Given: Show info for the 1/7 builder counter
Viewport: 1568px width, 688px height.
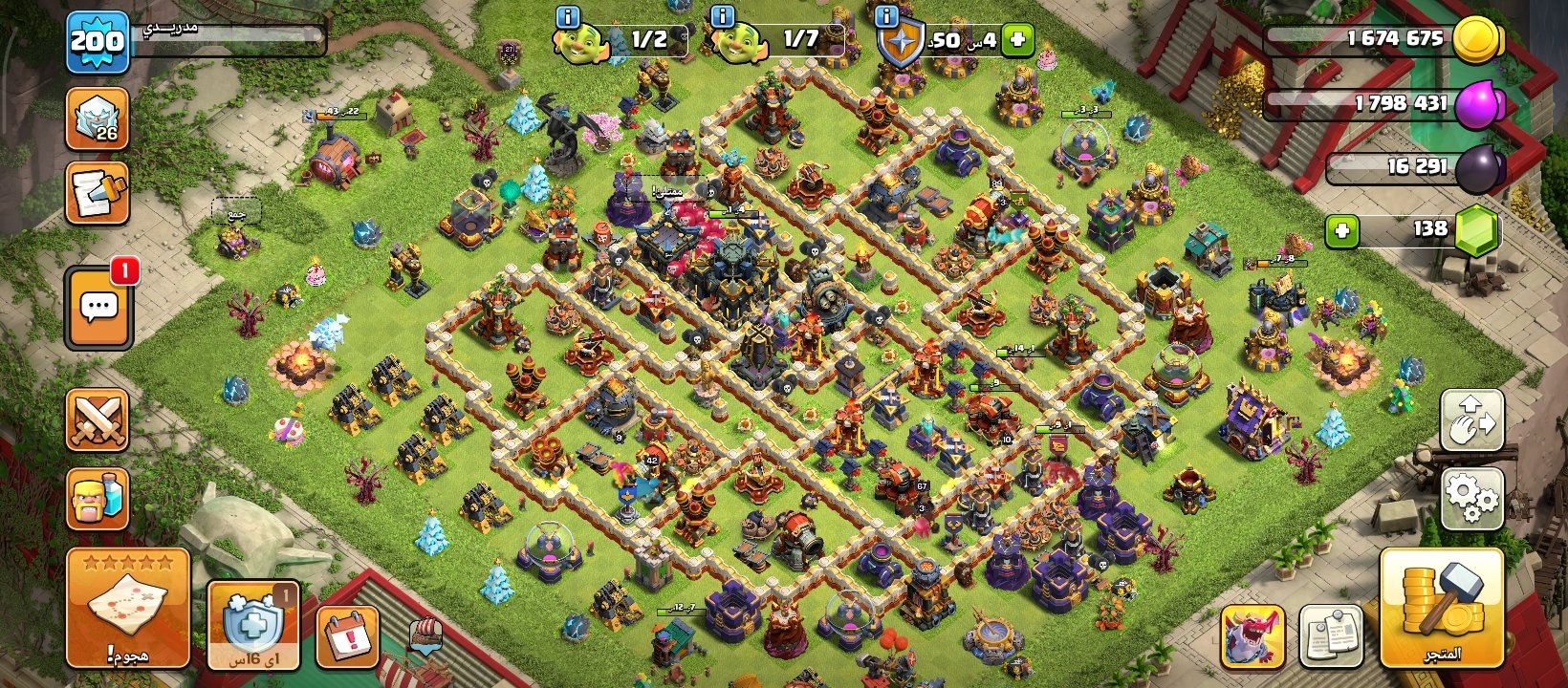Looking at the screenshot, I should pos(723,15).
